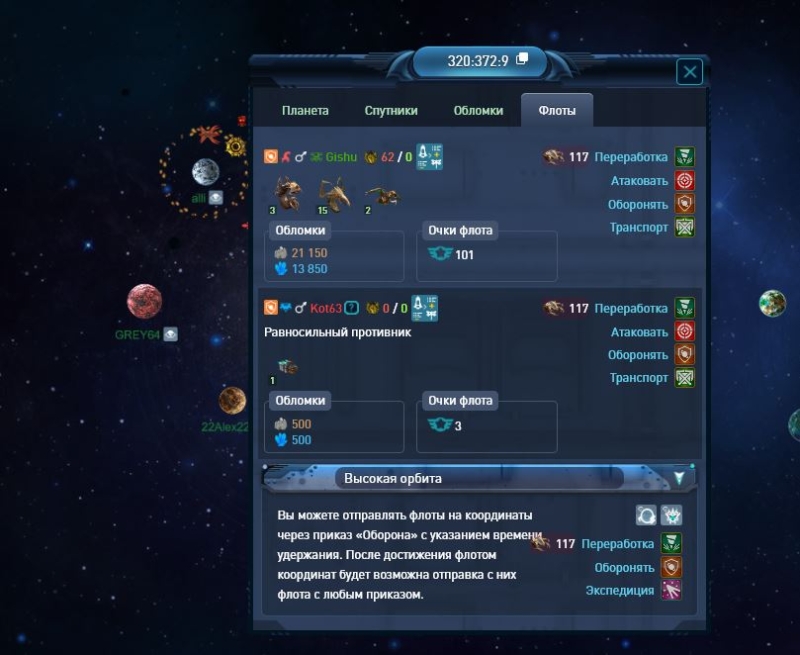The width and height of the screenshot is (800, 655).
Task: Start Переработка on Gishu's fleet debris
Action: 684,157
